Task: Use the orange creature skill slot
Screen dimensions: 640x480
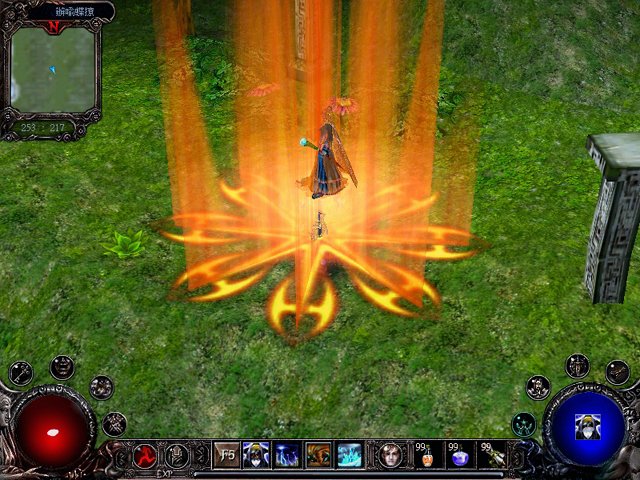Action: pyautogui.click(x=318, y=454)
